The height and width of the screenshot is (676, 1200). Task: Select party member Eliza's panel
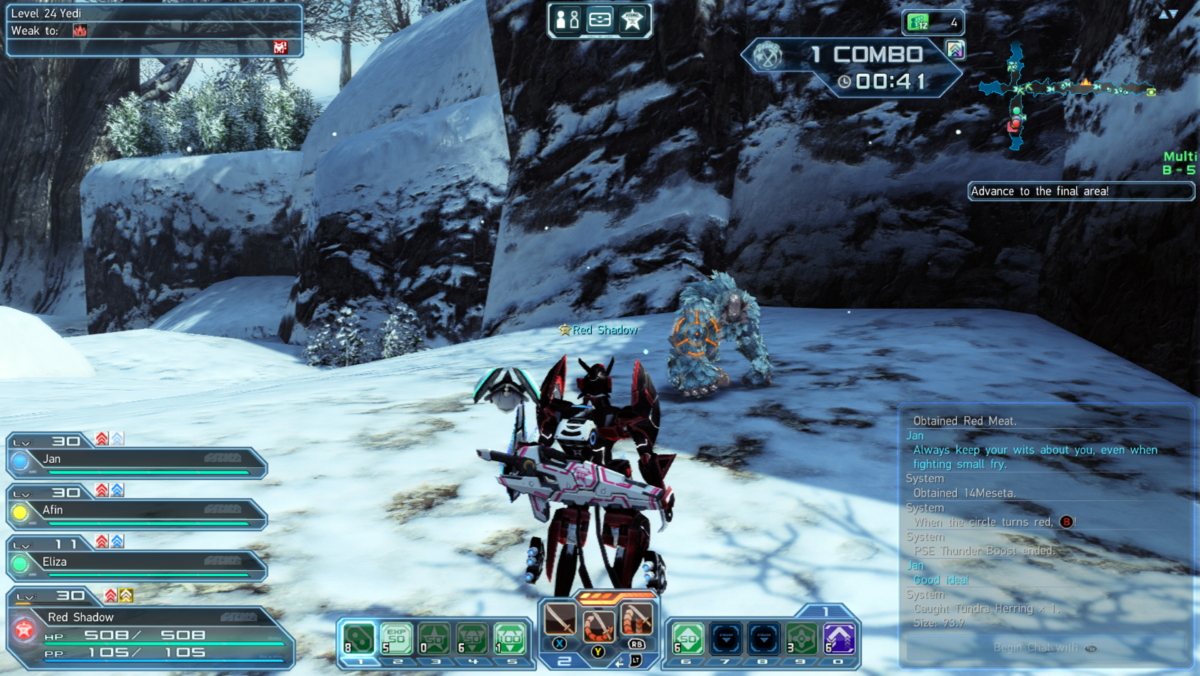[x=138, y=564]
